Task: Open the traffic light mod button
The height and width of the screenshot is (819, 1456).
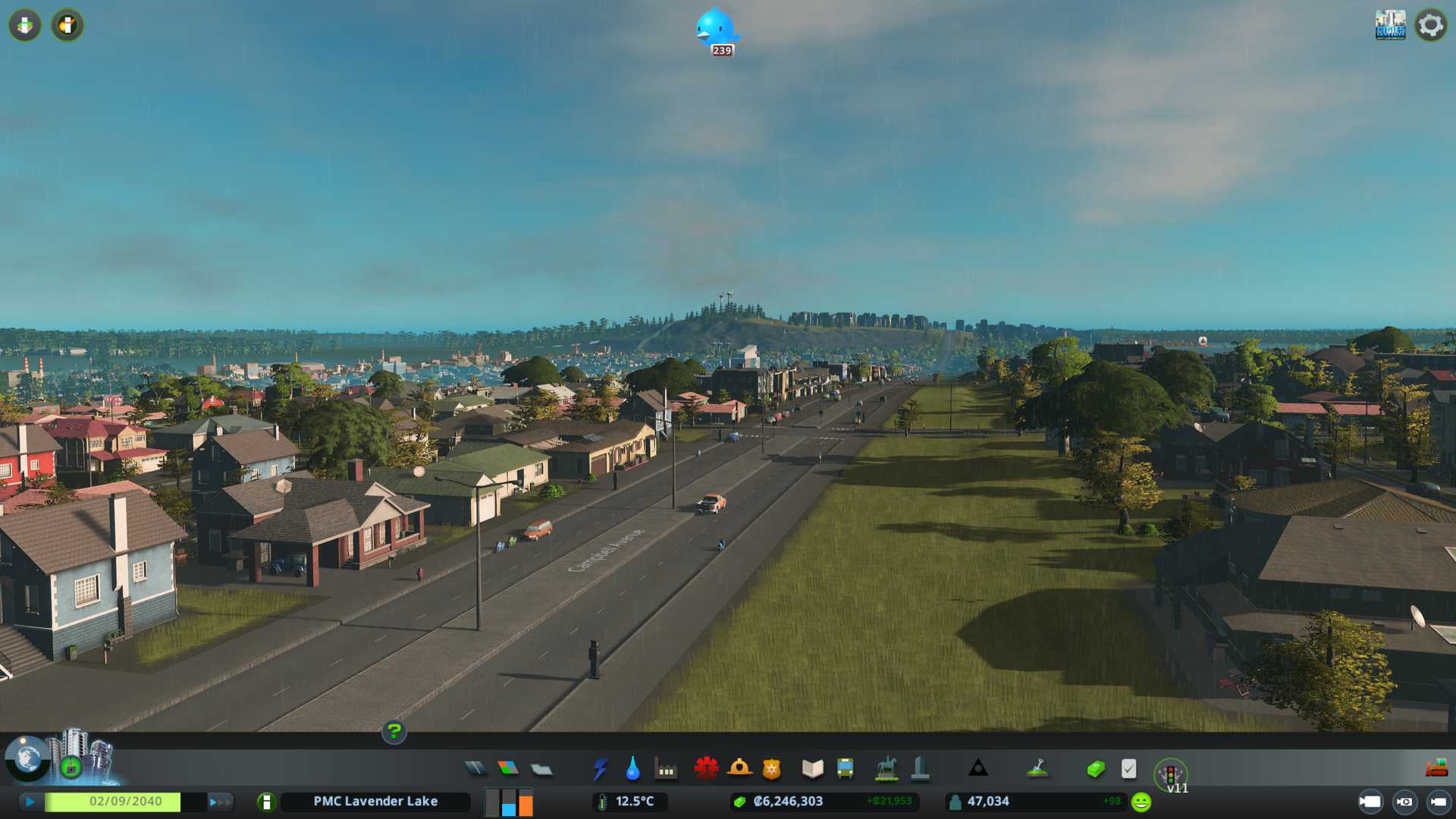Action: (1170, 774)
